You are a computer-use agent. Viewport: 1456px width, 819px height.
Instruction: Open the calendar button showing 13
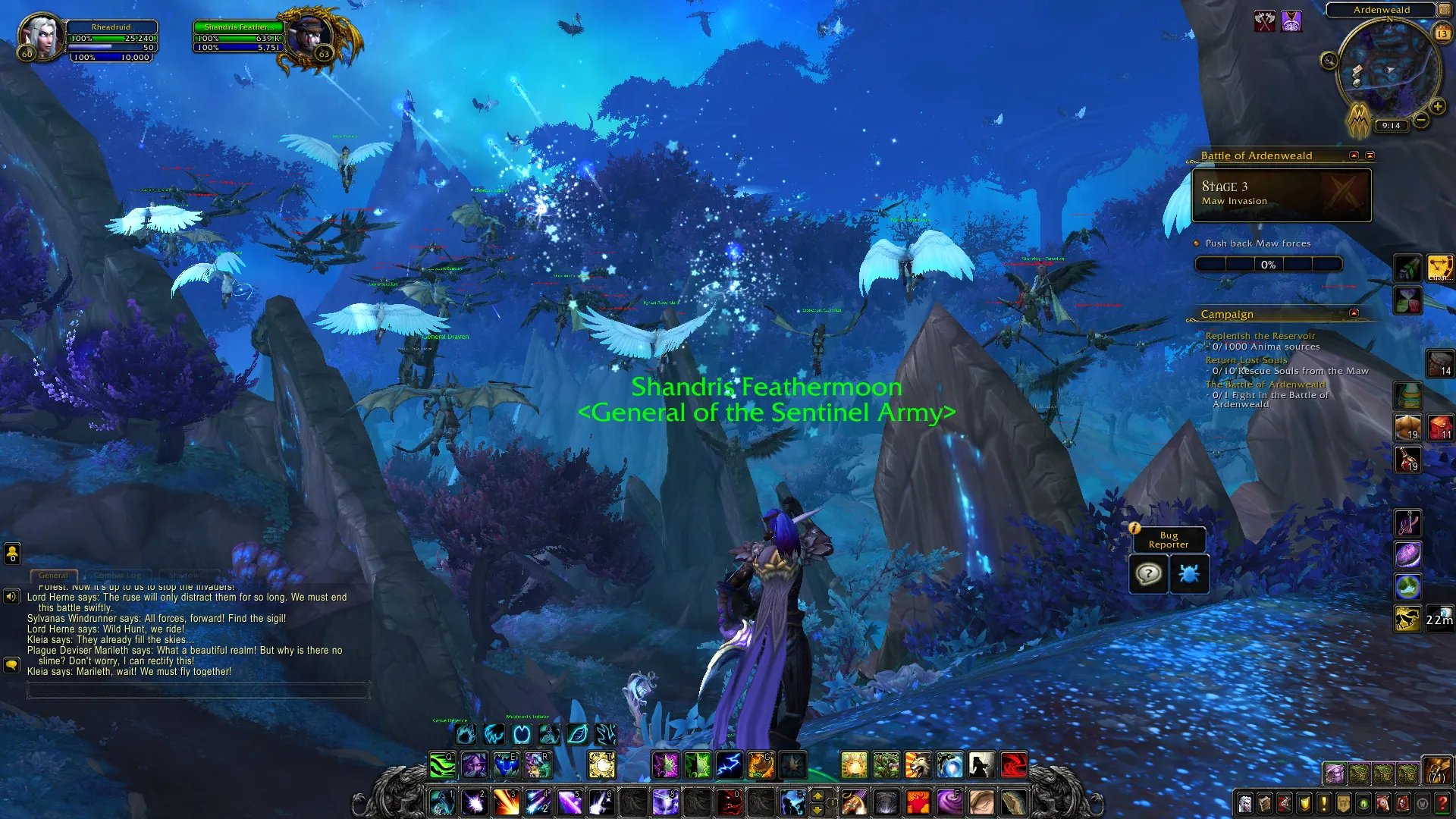(x=1442, y=33)
